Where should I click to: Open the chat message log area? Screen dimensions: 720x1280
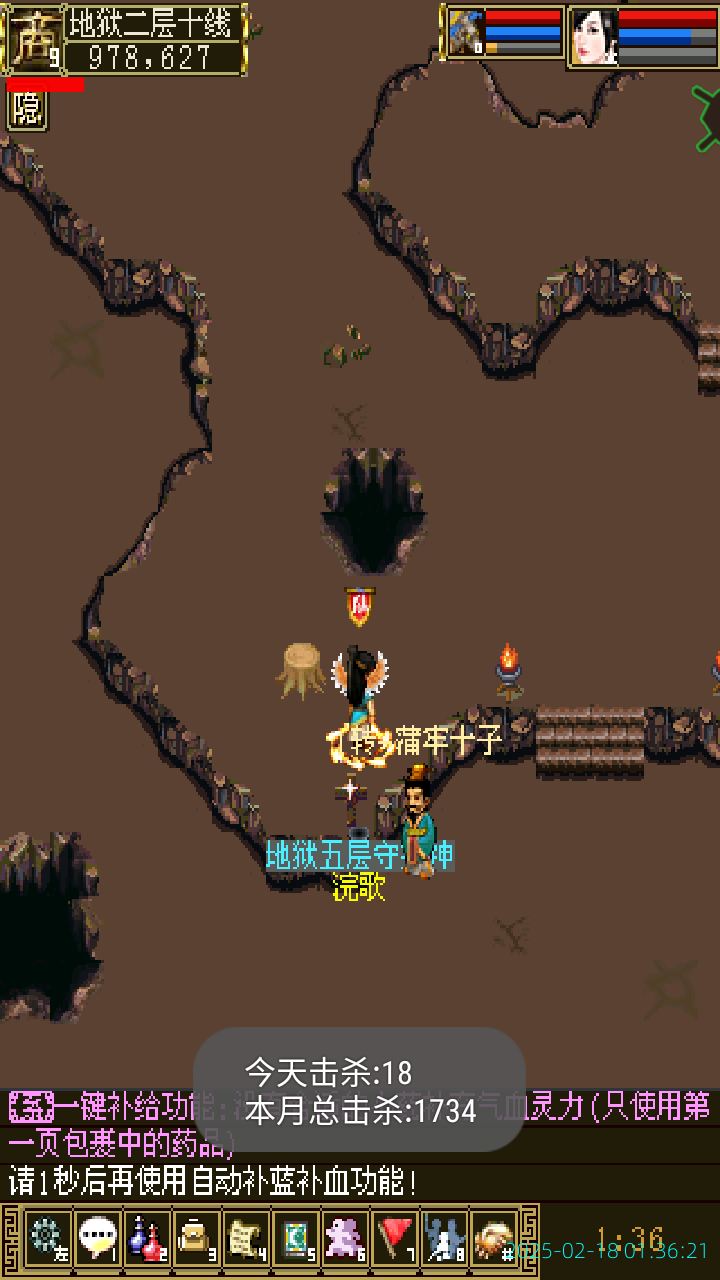click(x=360, y=1145)
